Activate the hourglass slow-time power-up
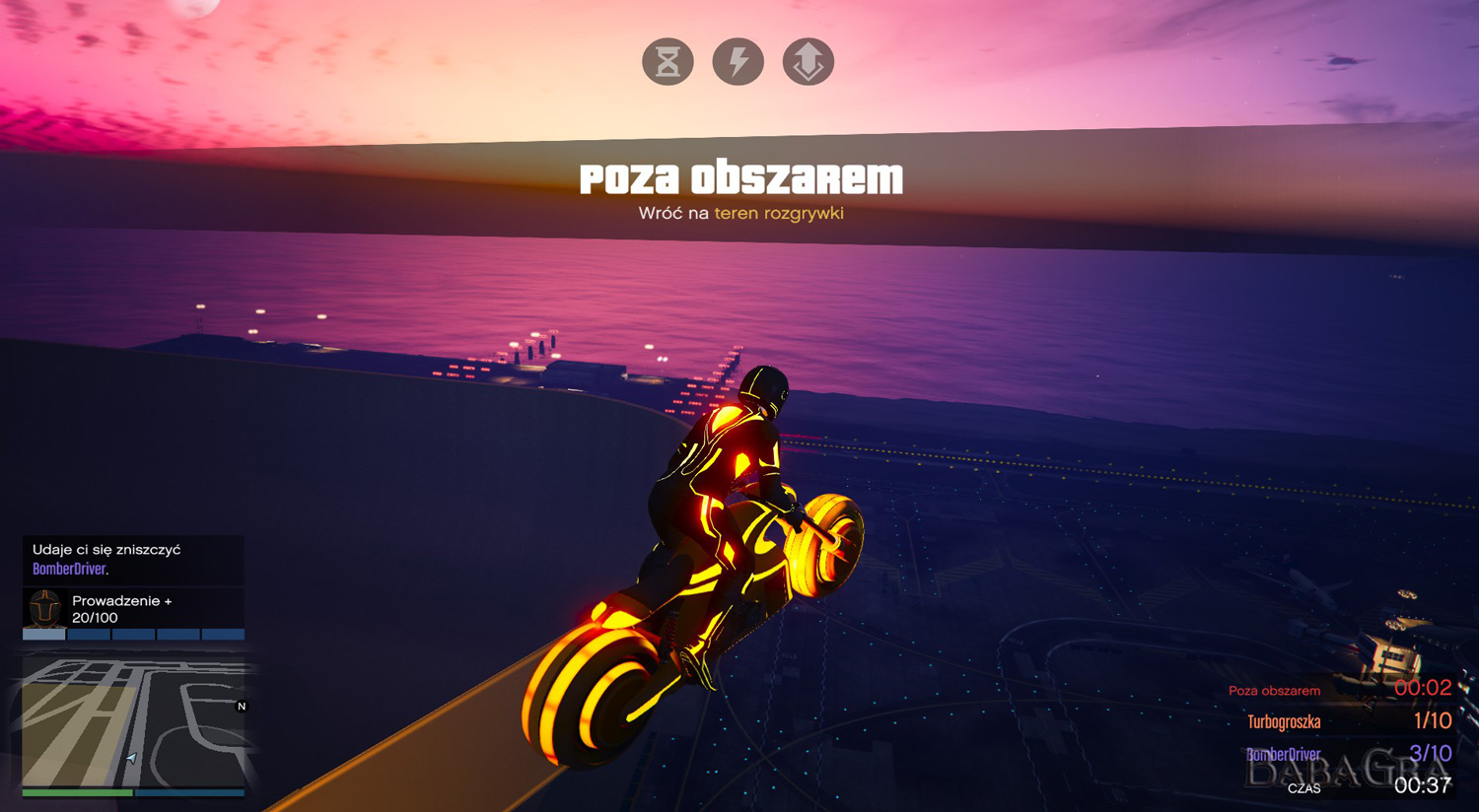Screen dimensions: 1479x812 point(668,62)
